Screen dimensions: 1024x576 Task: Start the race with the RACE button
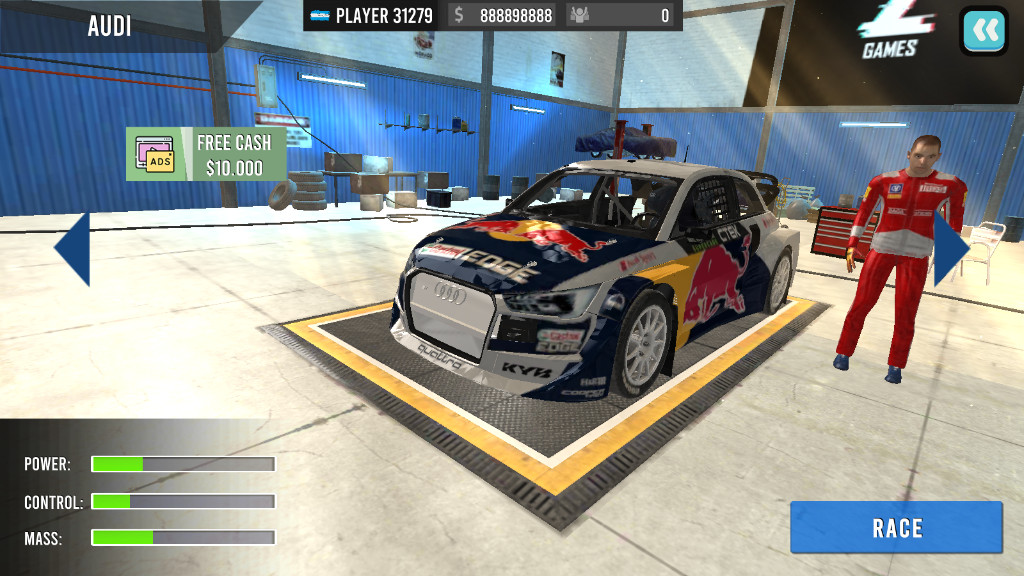[x=896, y=528]
